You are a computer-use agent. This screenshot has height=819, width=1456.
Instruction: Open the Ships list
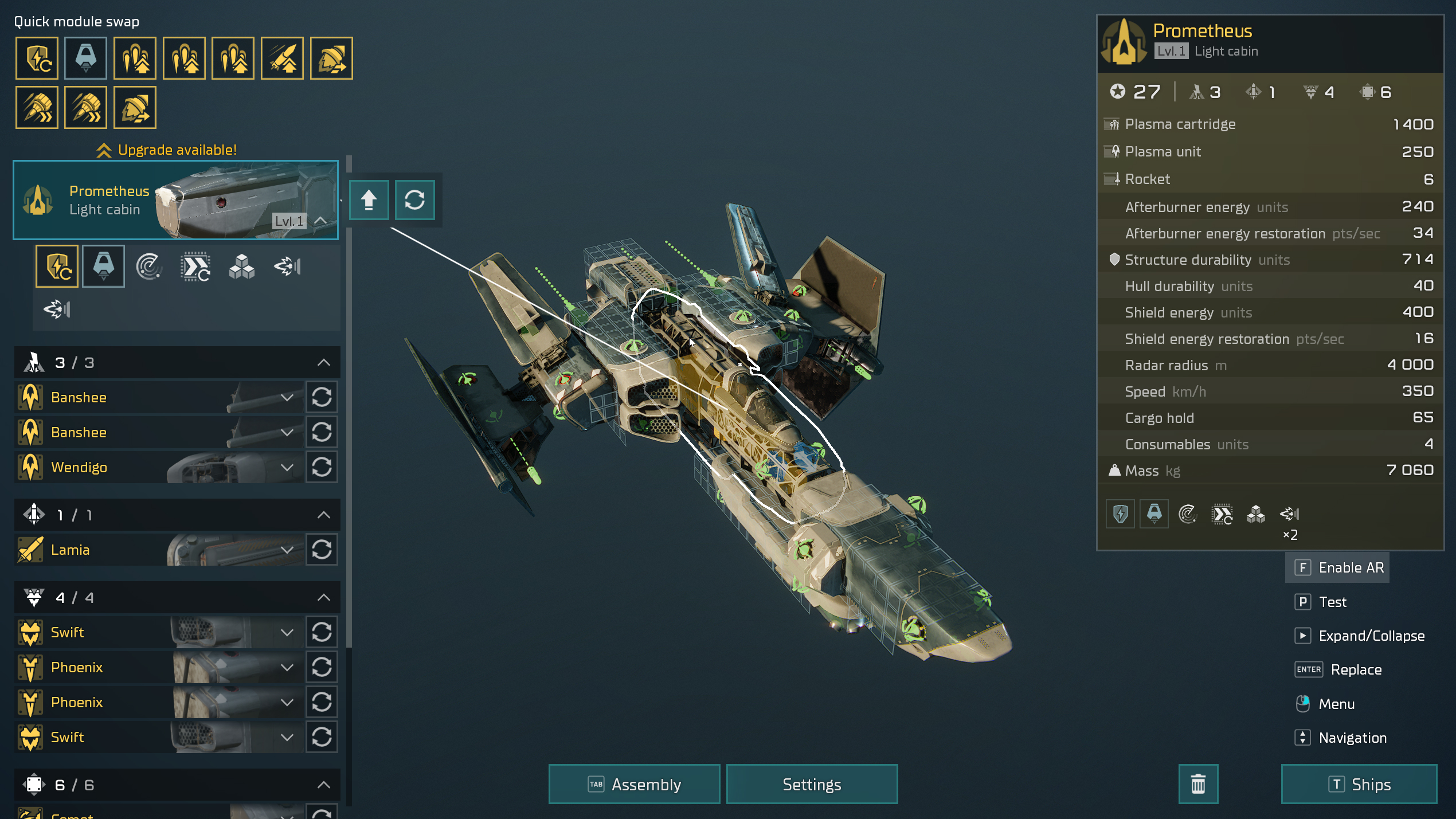pos(1359,784)
